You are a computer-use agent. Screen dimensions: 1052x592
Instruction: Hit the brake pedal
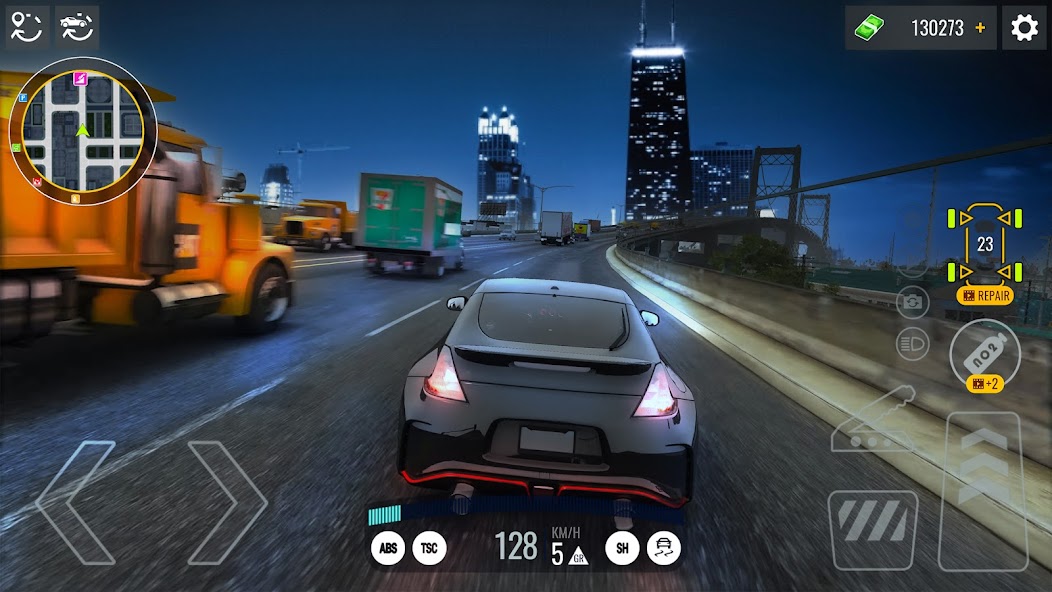[873, 529]
